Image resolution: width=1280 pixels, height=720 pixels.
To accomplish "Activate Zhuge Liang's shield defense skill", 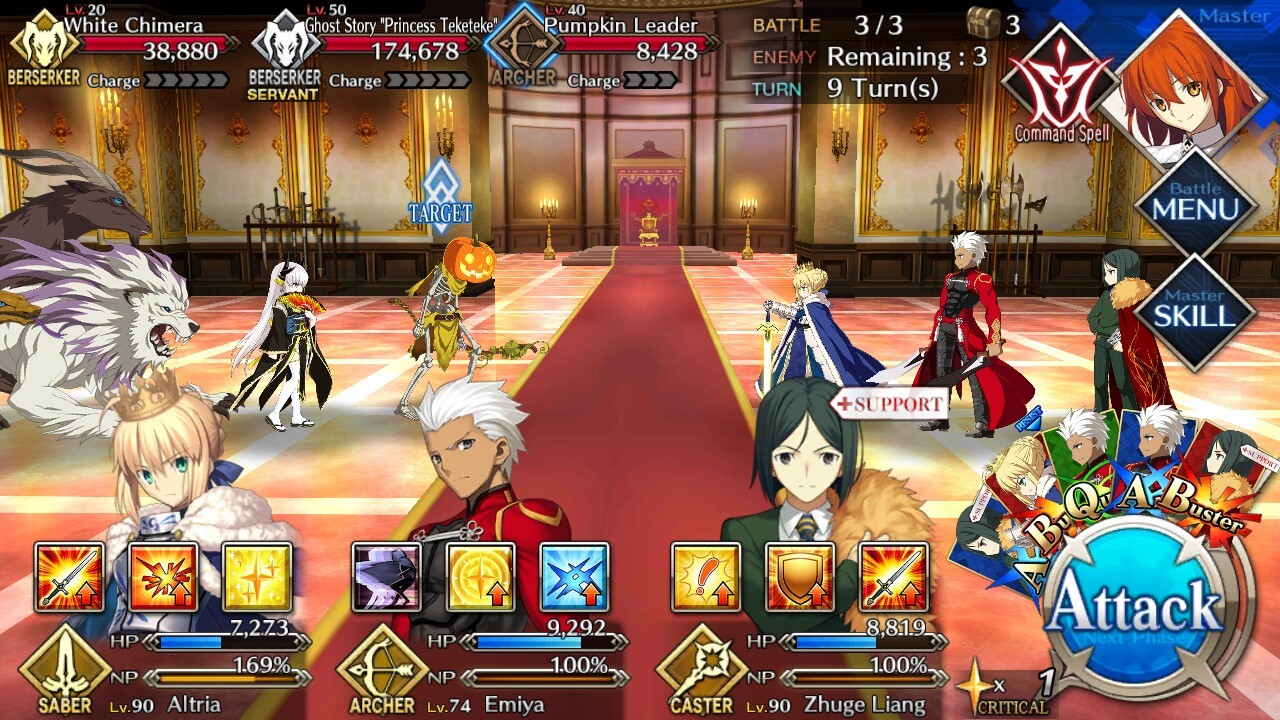I will 799,577.
